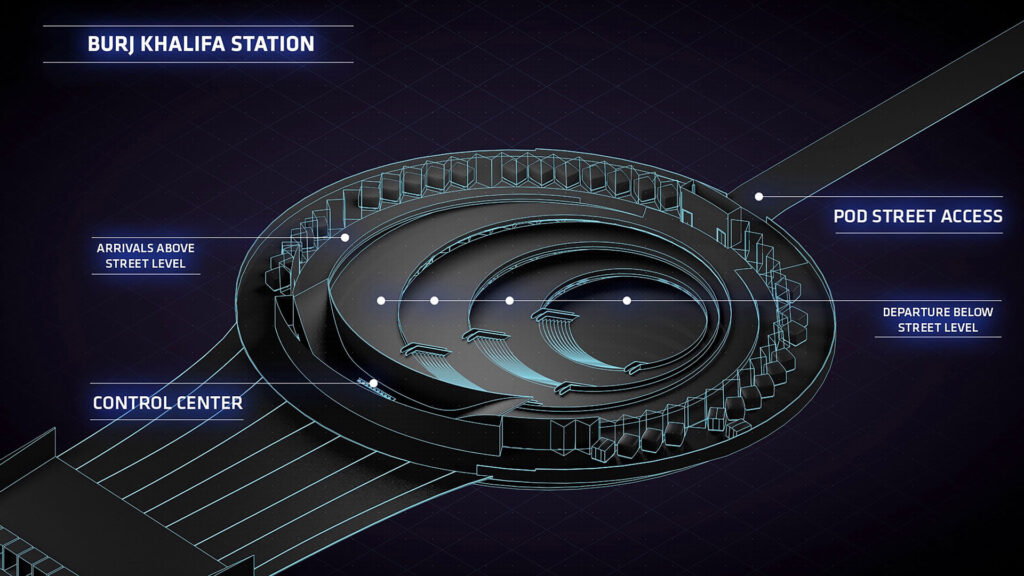The height and width of the screenshot is (576, 1024).
Task: Select the Burj Khalifa Station title label
Action: pos(201,44)
